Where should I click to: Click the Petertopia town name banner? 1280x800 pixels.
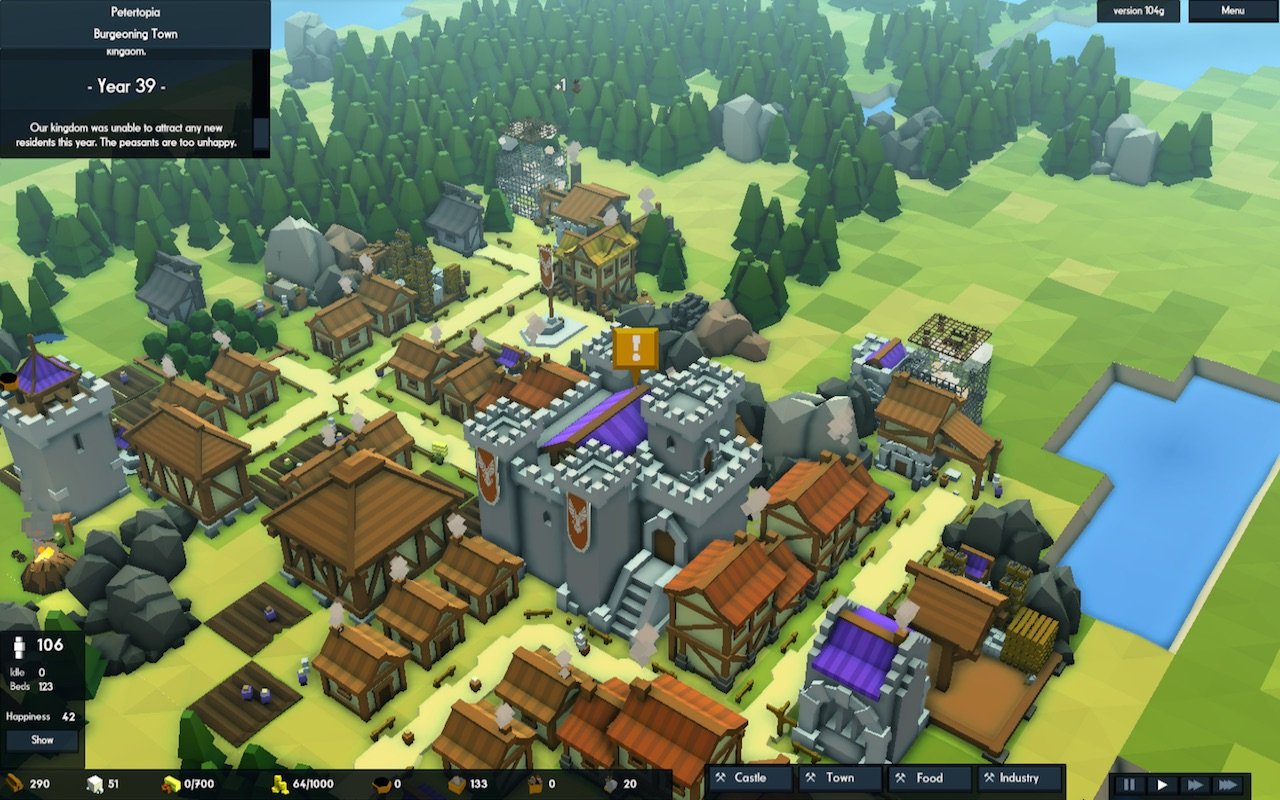pos(135,12)
